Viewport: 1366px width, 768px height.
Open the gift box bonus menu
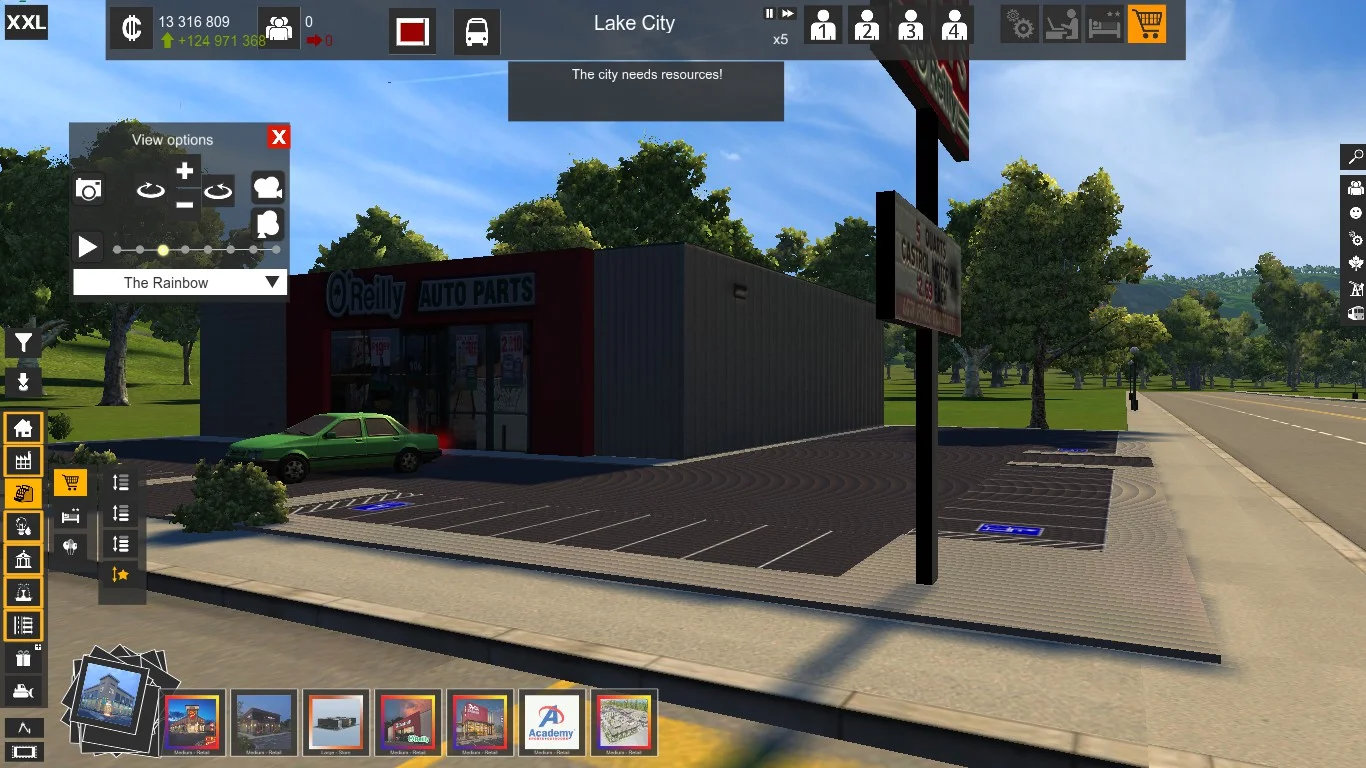pos(23,658)
